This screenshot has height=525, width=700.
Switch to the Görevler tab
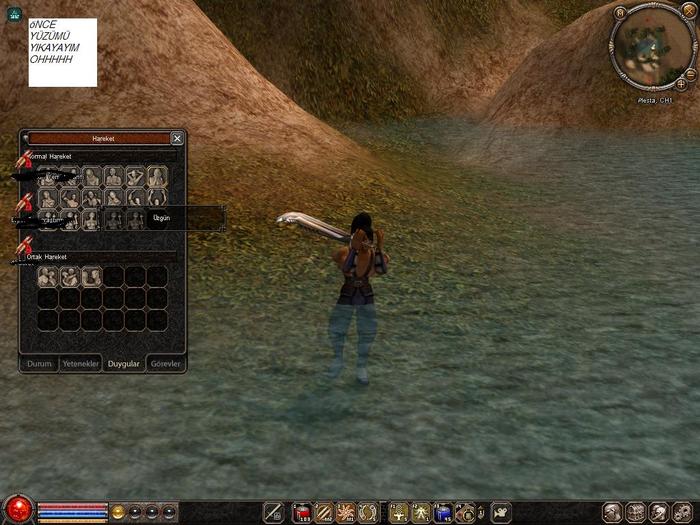pos(165,364)
